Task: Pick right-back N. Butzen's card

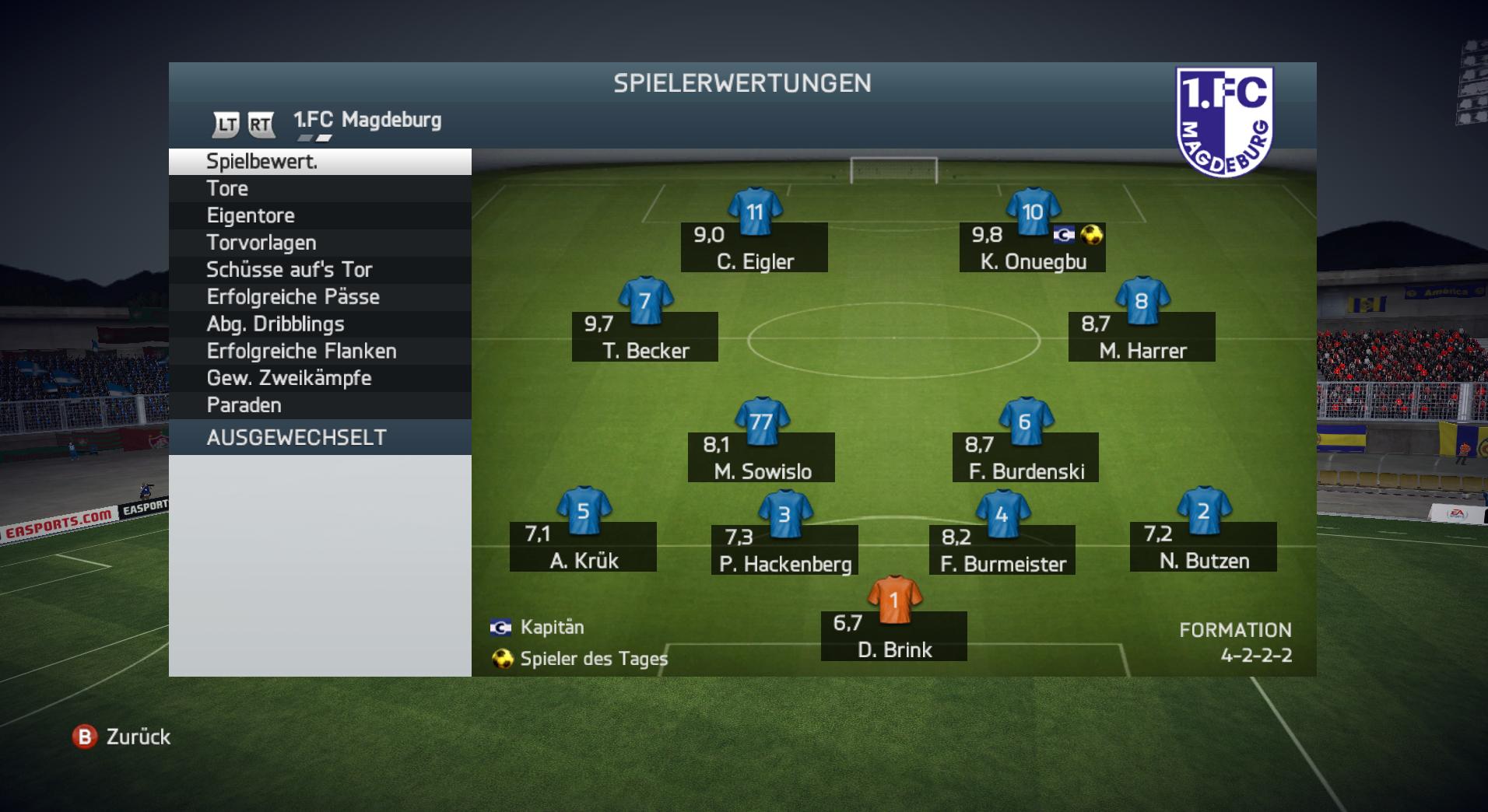Action: pyautogui.click(x=1203, y=546)
